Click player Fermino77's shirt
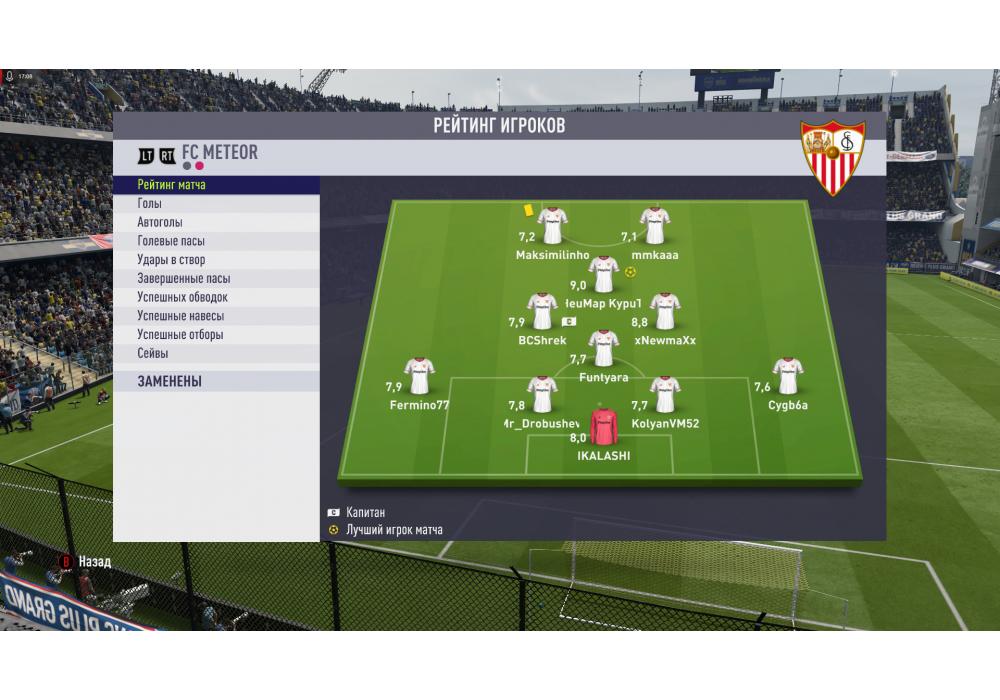1000x700 pixels. click(418, 376)
